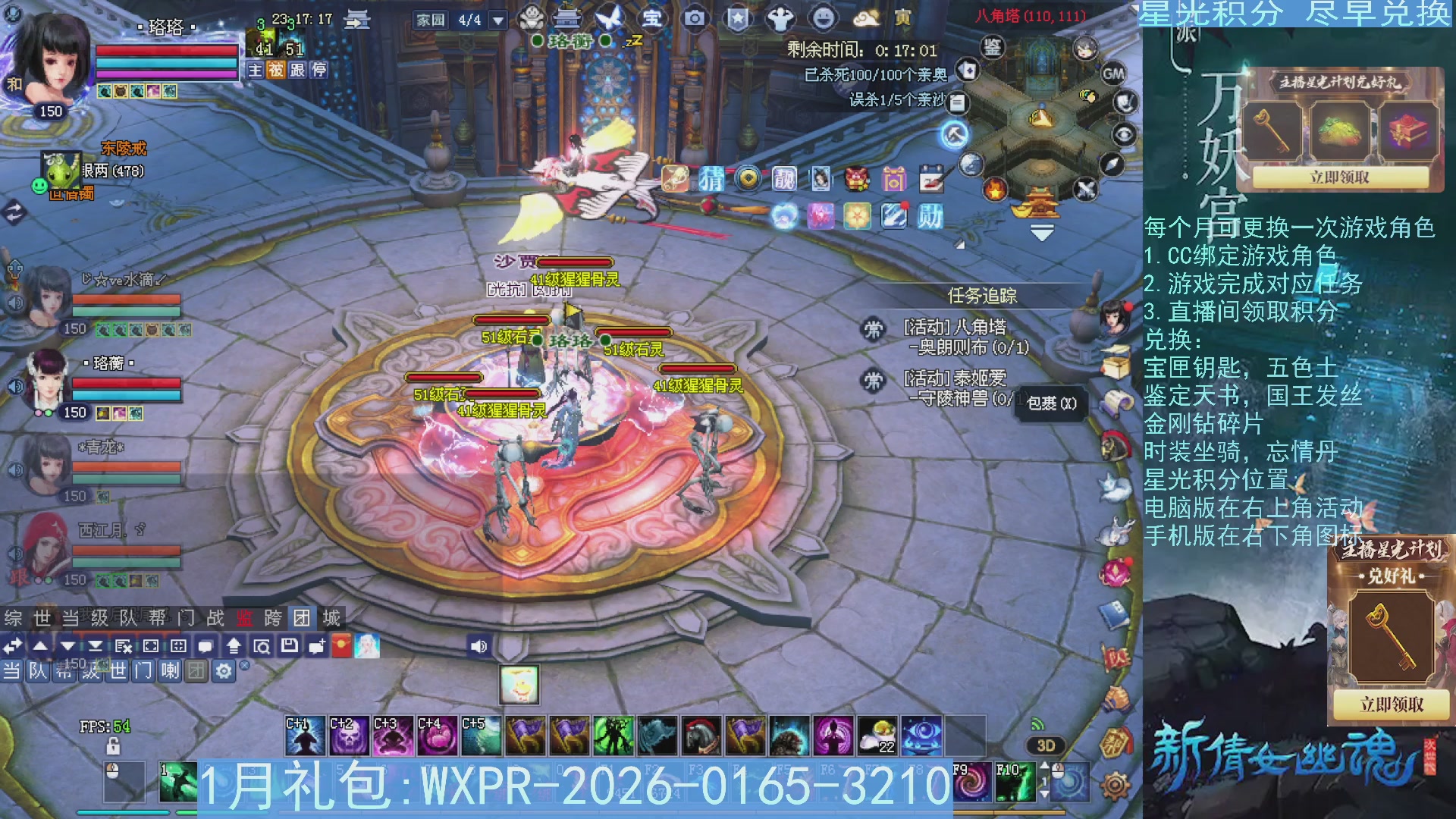Click the red envelope icon in the chat toolbar
Viewport: 1456px width, 819px height.
point(341,646)
